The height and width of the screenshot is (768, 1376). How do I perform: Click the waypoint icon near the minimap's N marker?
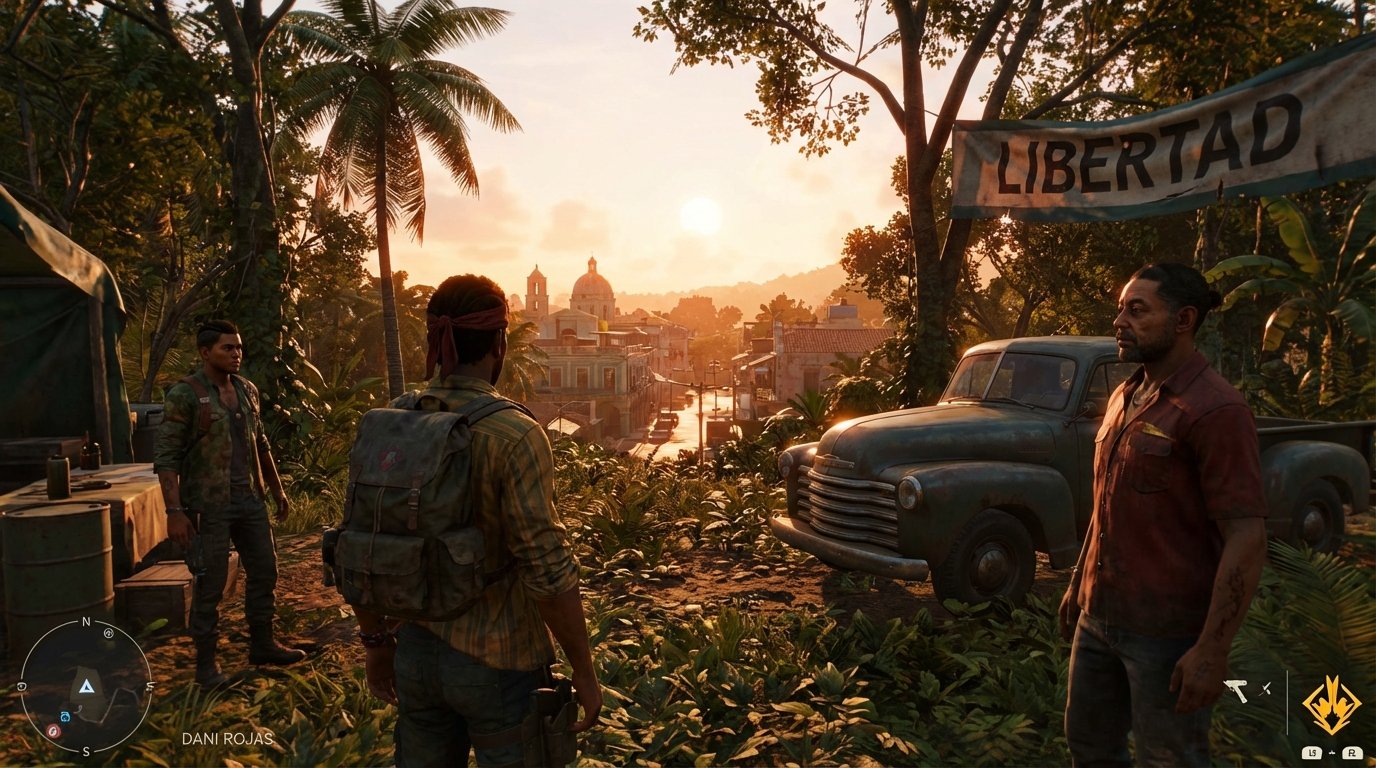108,633
